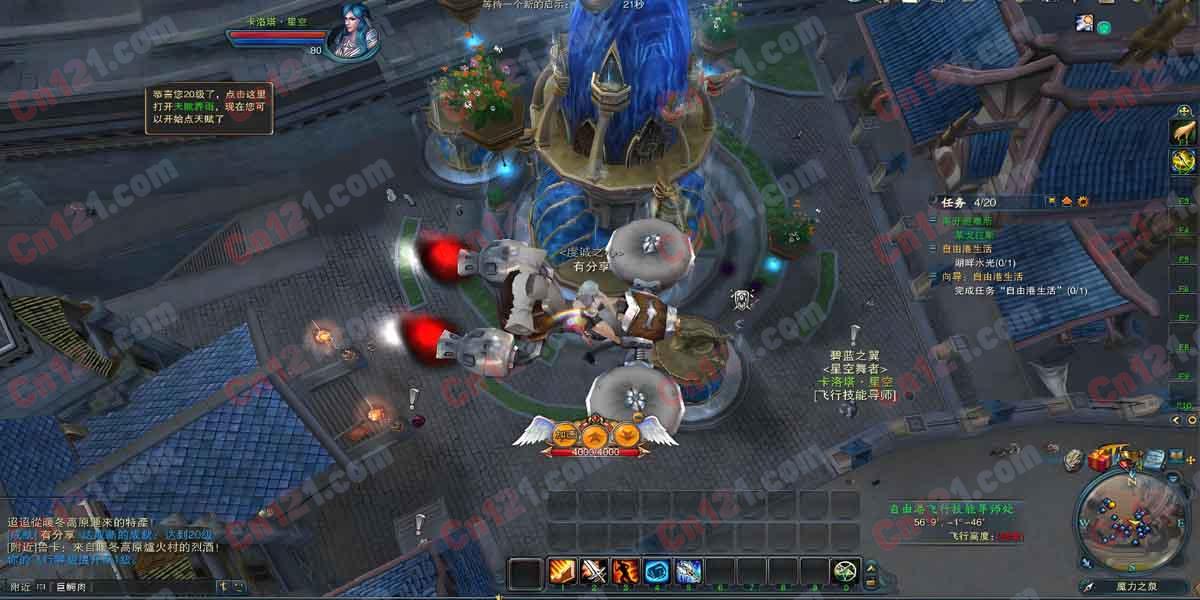
Task: Click the gear icon on quest tracker header
Action: click(x=1083, y=201)
